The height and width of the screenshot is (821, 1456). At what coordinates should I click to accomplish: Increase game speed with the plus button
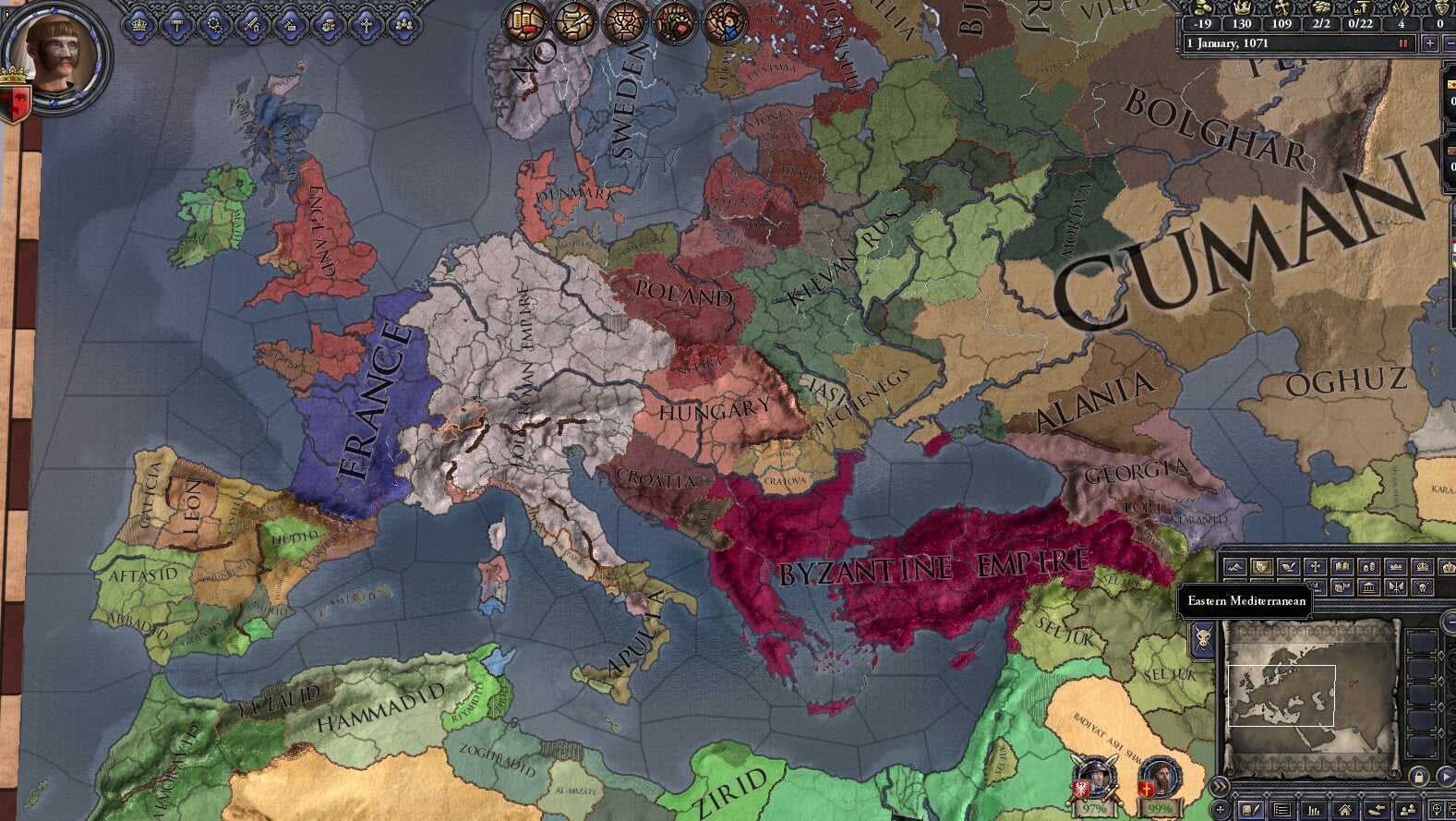pos(1429,43)
